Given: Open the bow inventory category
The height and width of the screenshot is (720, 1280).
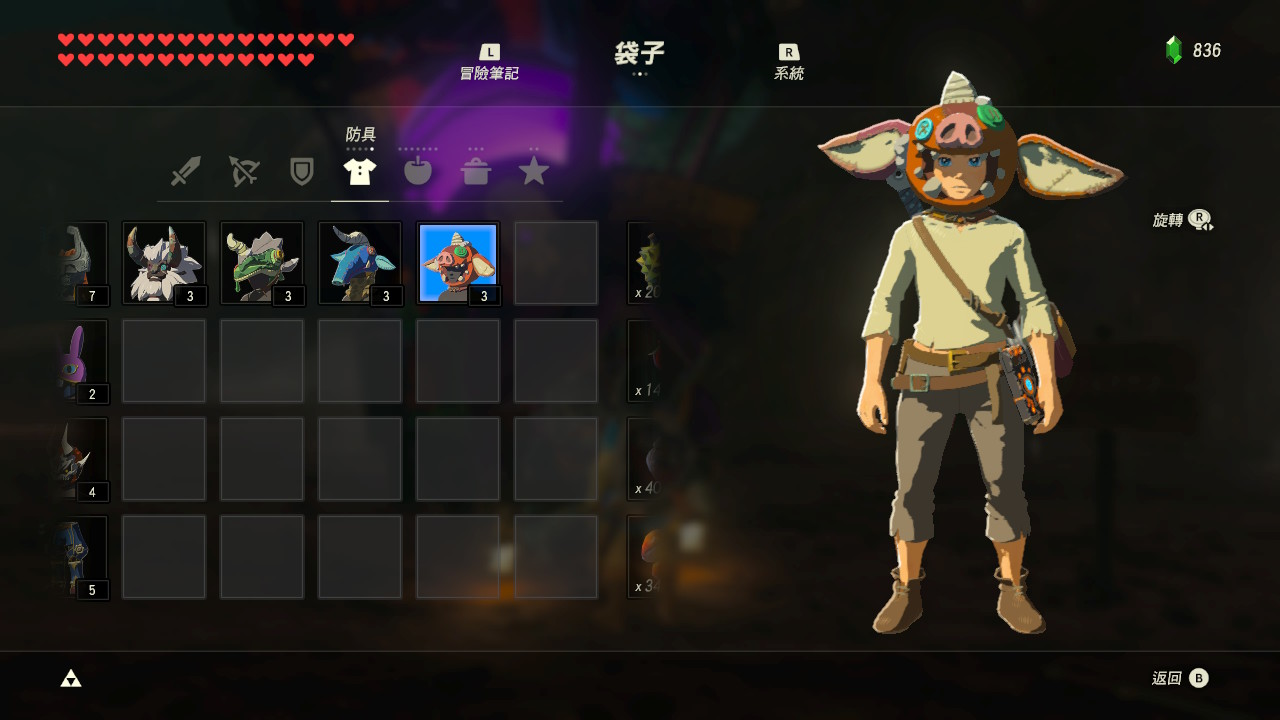Looking at the screenshot, I should point(244,170).
